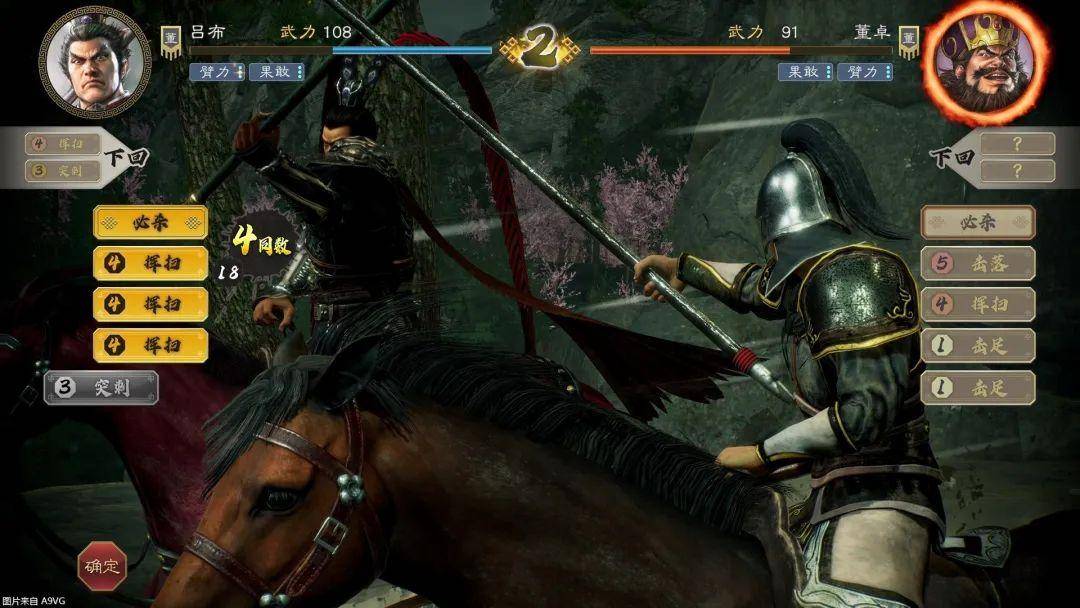
Task: Choose the grey 突刺 card numbered 3
Action: [101, 388]
